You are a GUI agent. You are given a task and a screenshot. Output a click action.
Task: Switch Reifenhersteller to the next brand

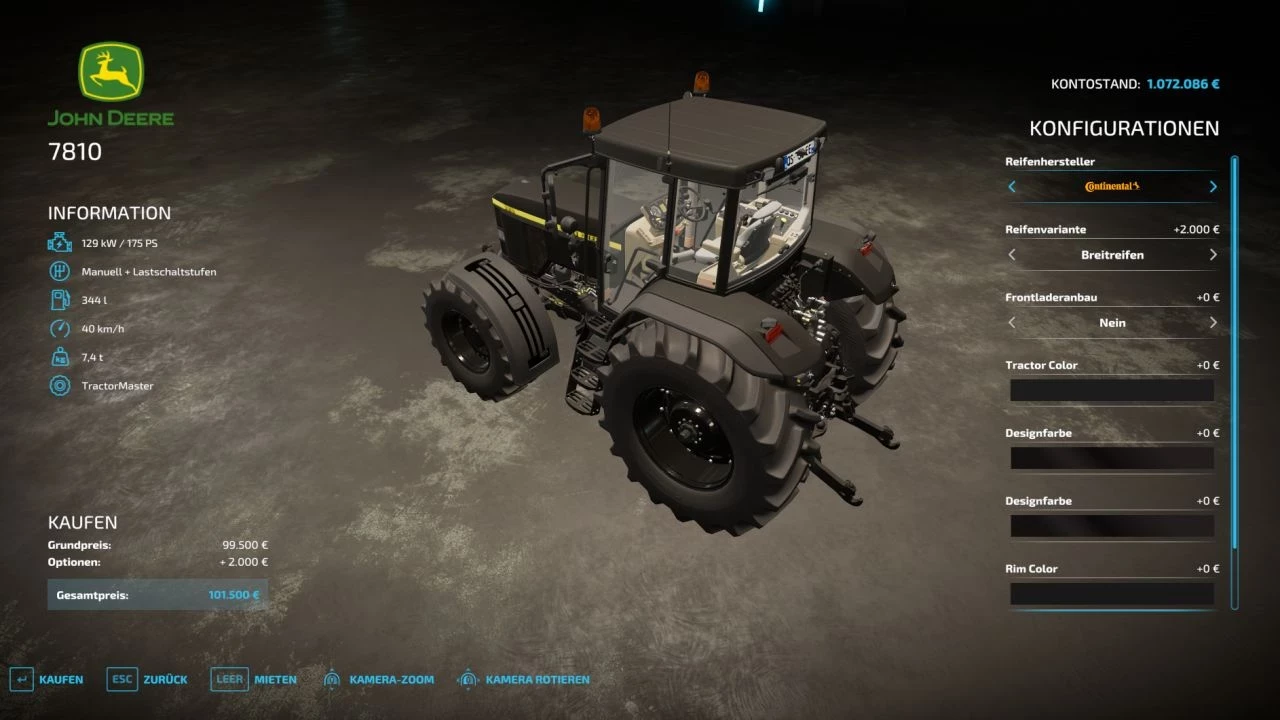[x=1212, y=186]
